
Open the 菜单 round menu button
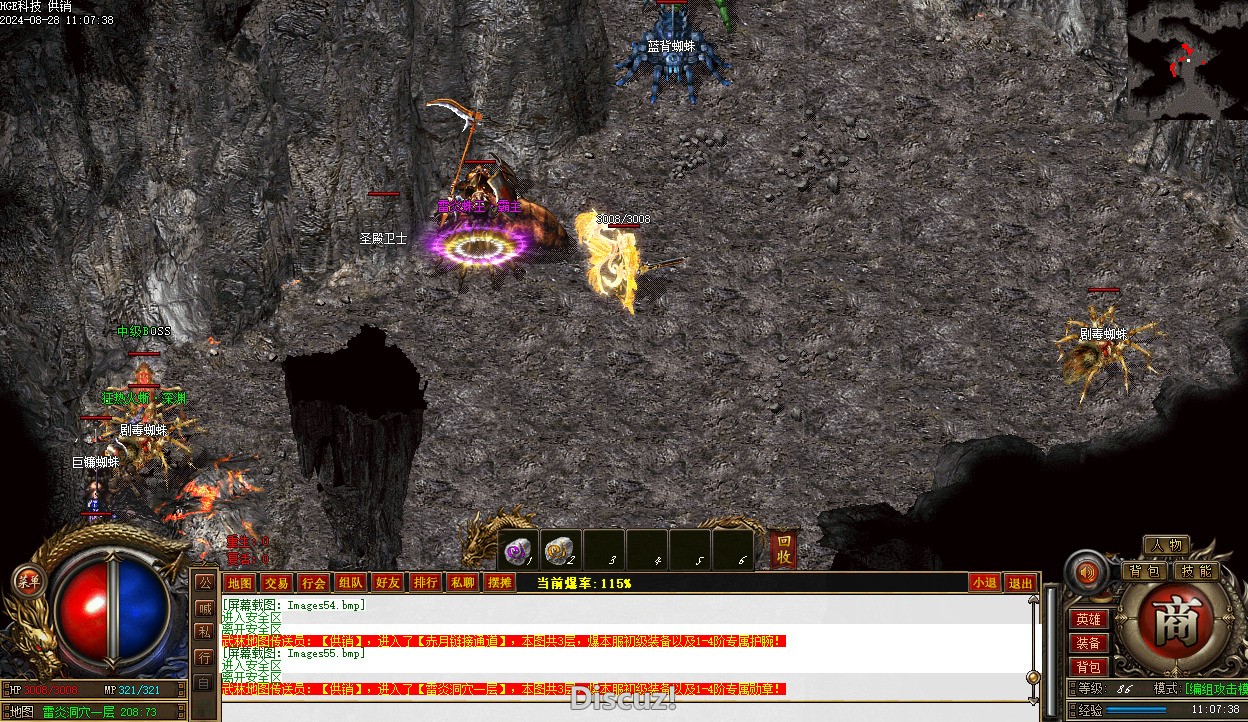pos(28,581)
